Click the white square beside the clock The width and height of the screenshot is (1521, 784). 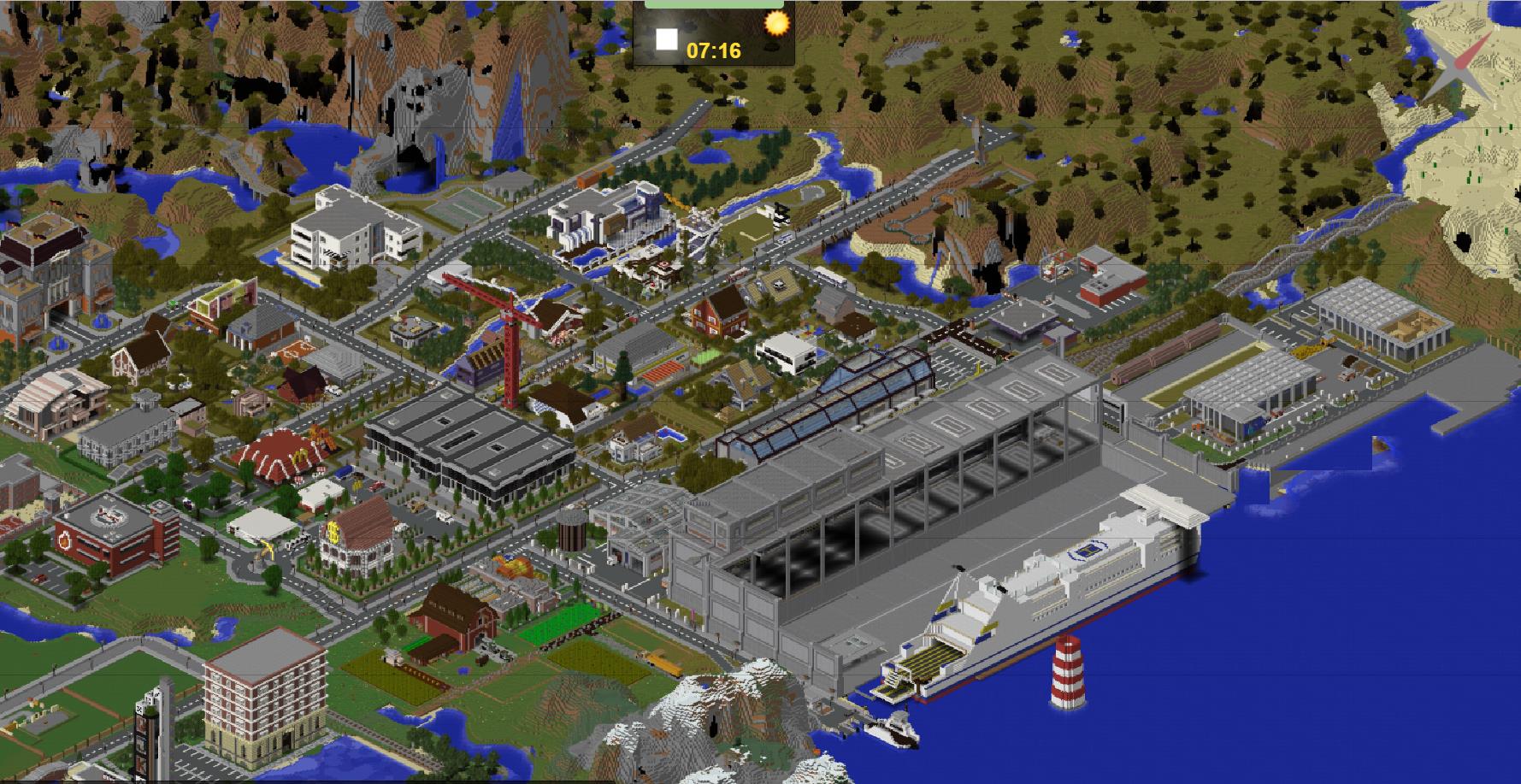coord(667,40)
